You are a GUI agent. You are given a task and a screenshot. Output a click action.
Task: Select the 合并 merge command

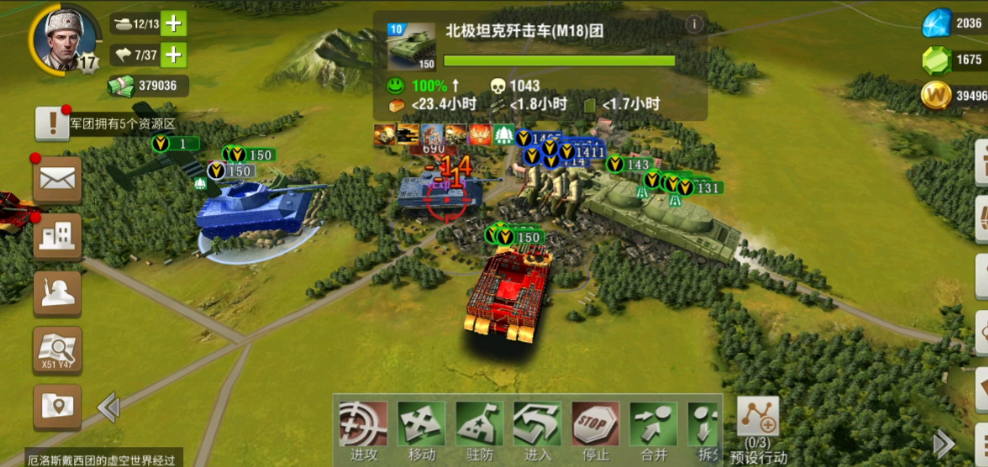[654, 428]
